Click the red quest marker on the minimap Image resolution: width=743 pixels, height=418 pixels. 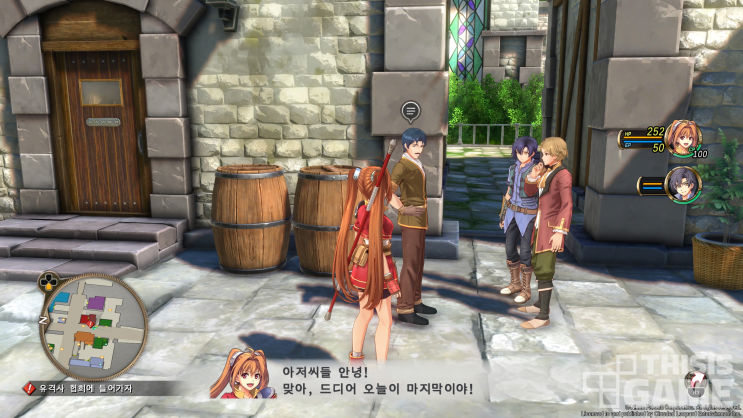[89, 321]
